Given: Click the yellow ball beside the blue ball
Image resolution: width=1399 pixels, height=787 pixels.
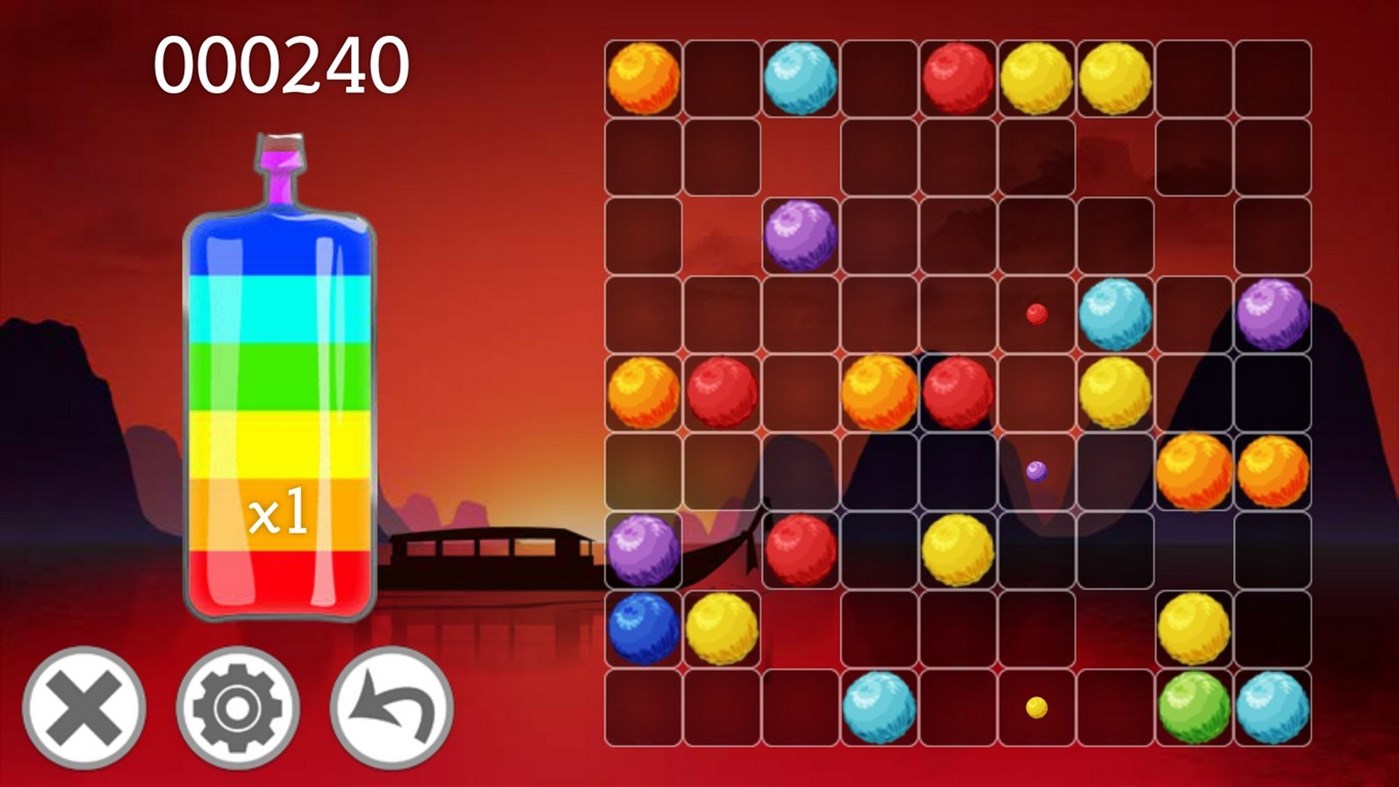Looking at the screenshot, I should point(720,630).
